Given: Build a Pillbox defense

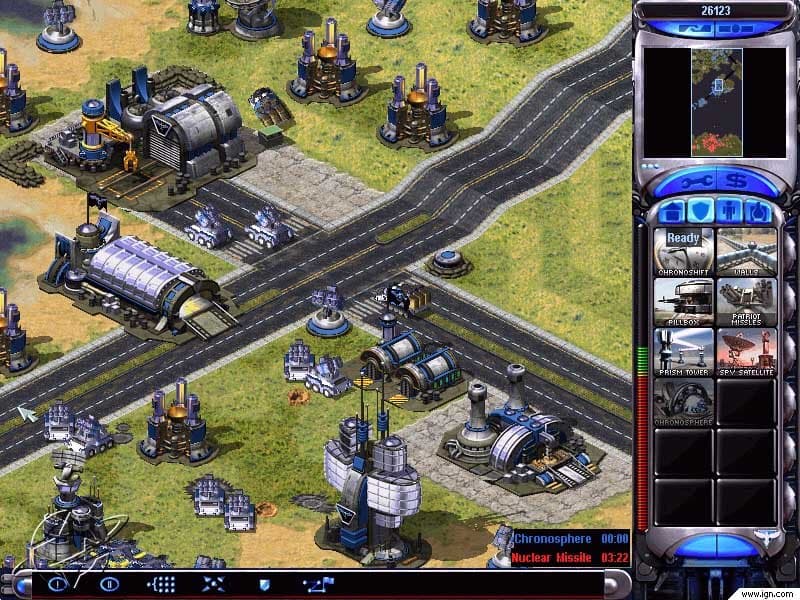Looking at the screenshot, I should click(x=684, y=300).
